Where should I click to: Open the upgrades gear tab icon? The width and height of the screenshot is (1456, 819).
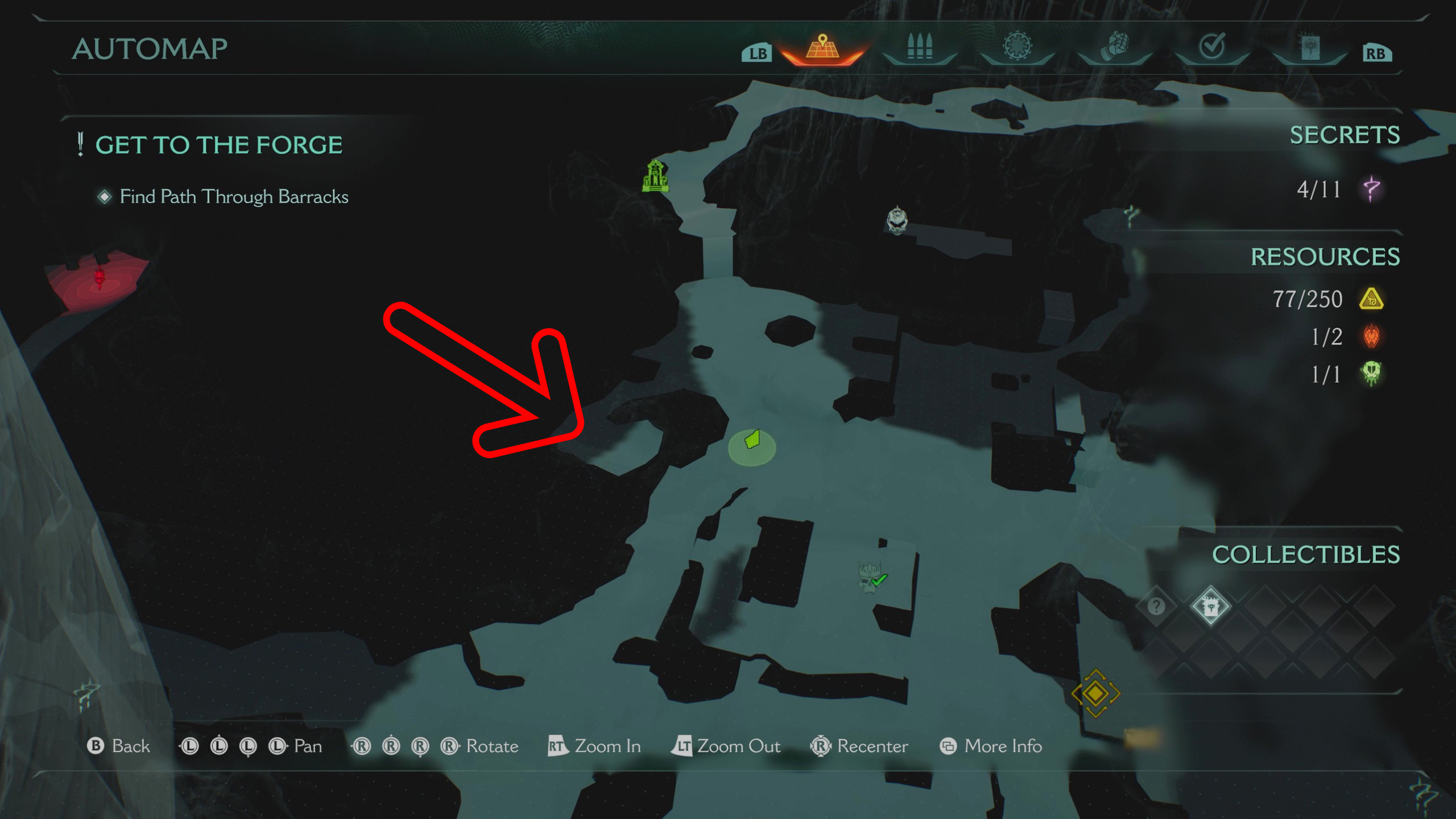click(x=1016, y=49)
